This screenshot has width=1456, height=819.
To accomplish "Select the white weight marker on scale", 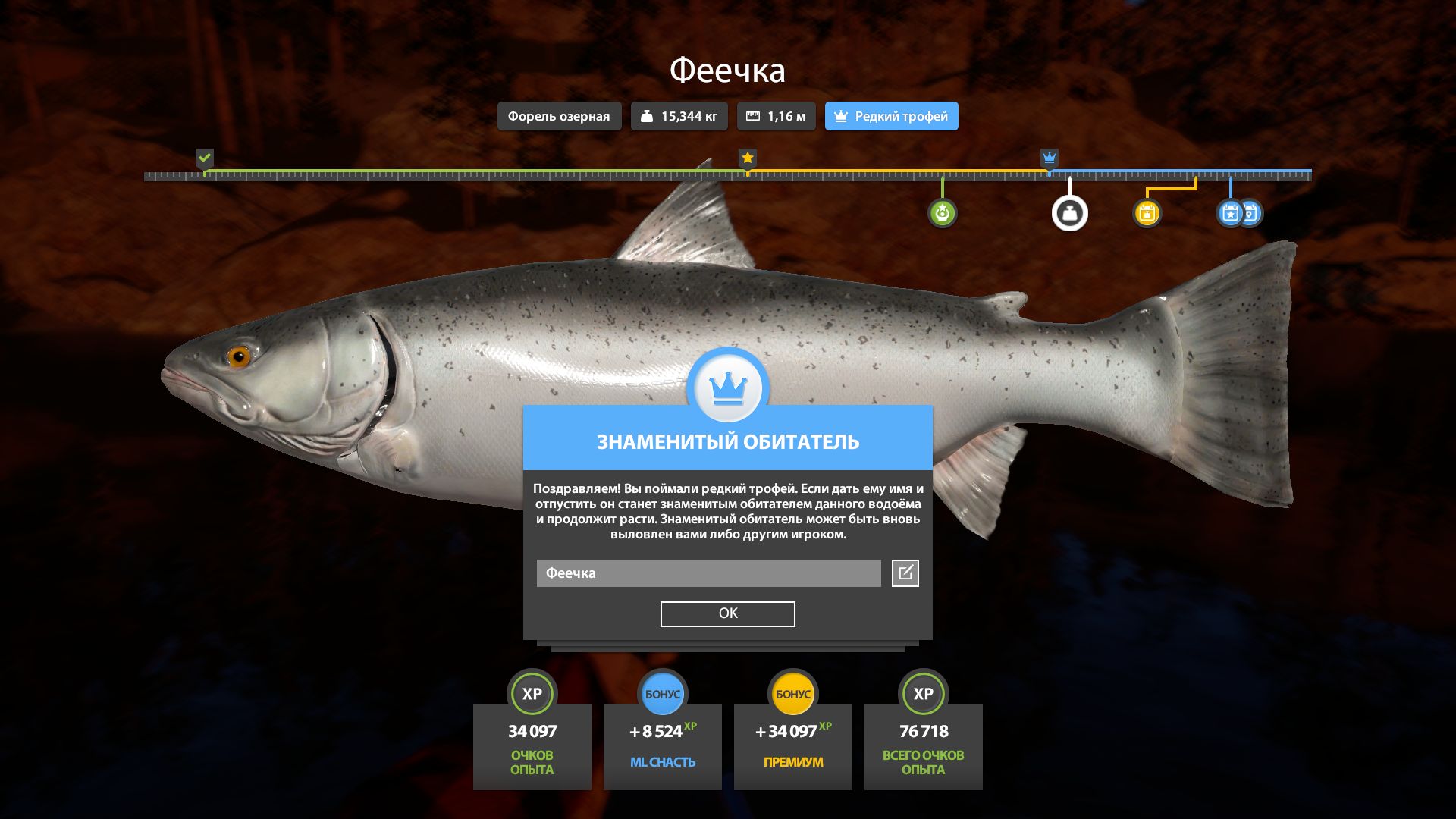I will pos(1069,213).
